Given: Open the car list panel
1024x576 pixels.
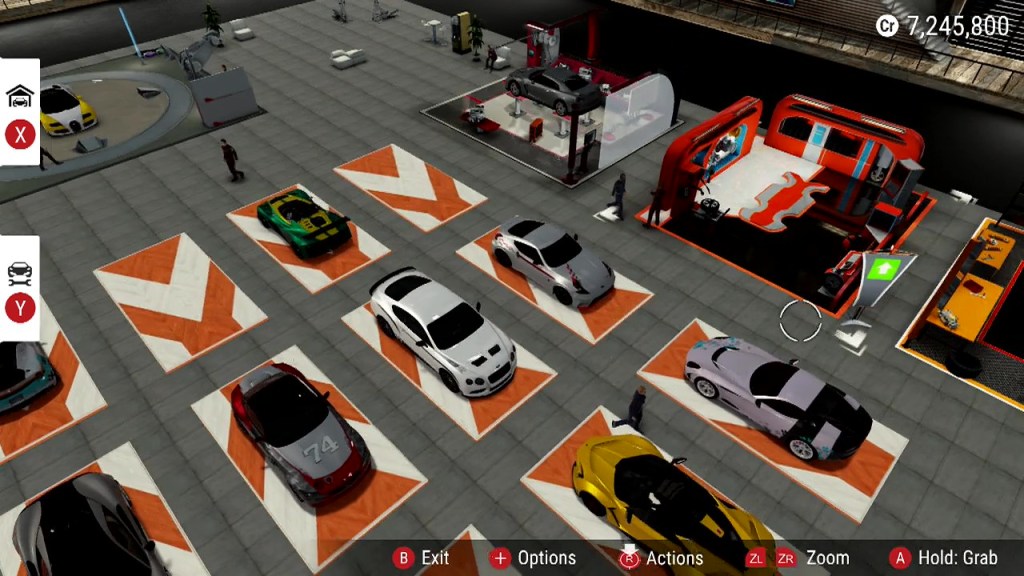Looking at the screenshot, I should tap(20, 289).
